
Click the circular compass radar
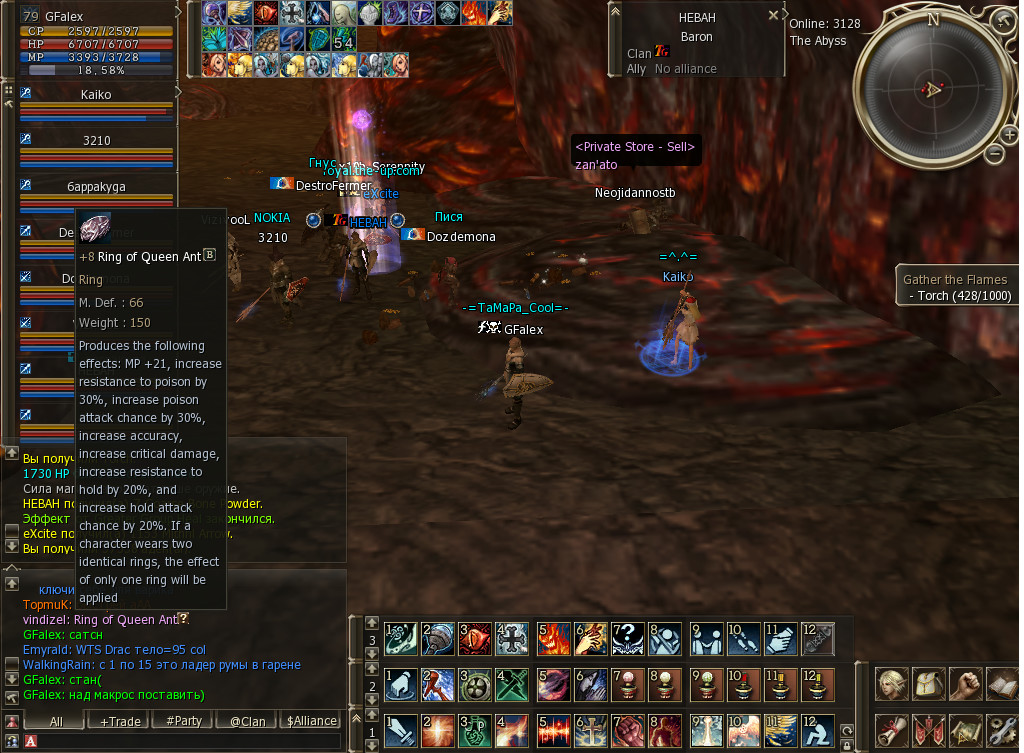932,88
